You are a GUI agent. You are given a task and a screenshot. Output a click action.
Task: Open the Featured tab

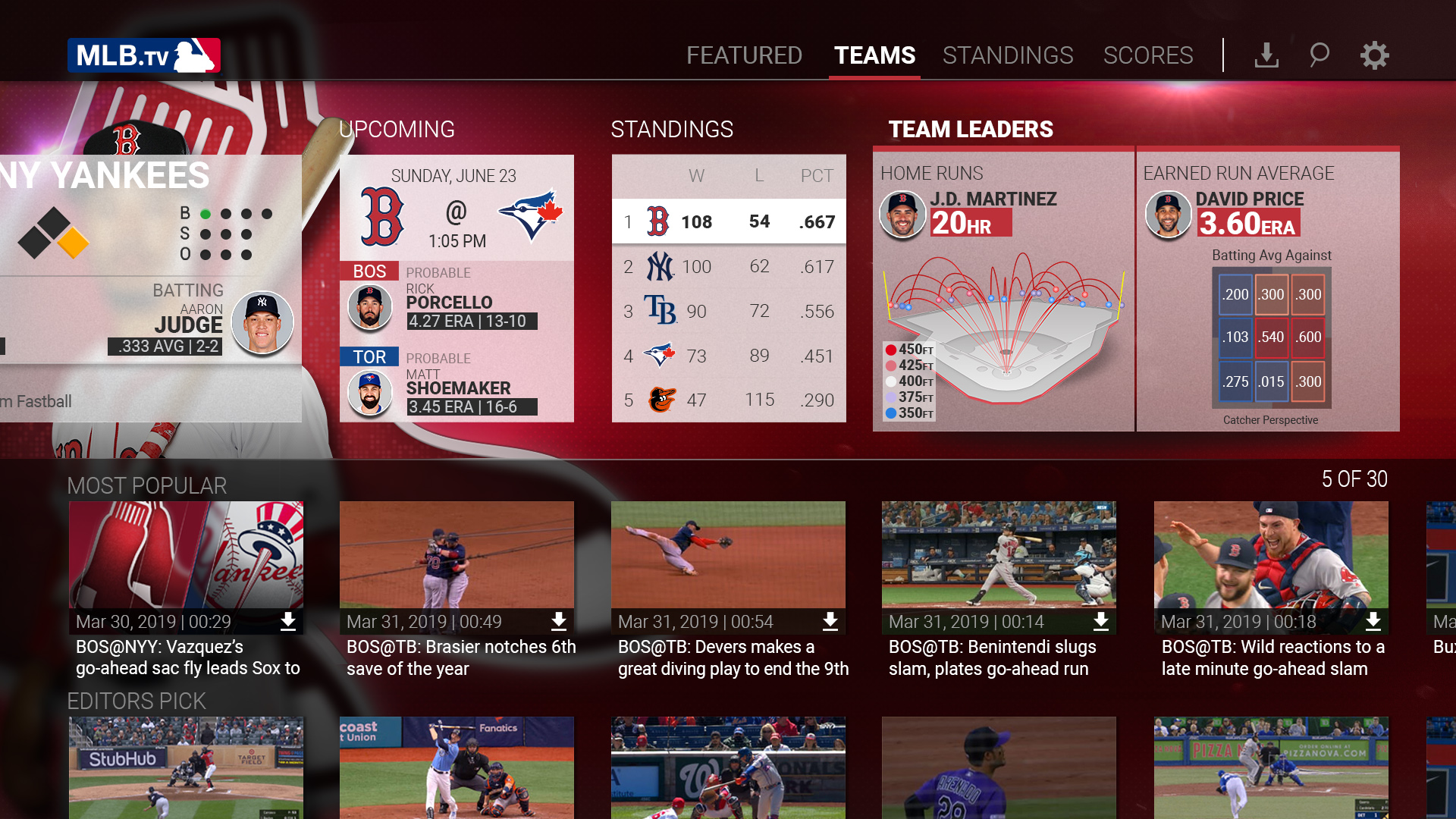pos(744,55)
